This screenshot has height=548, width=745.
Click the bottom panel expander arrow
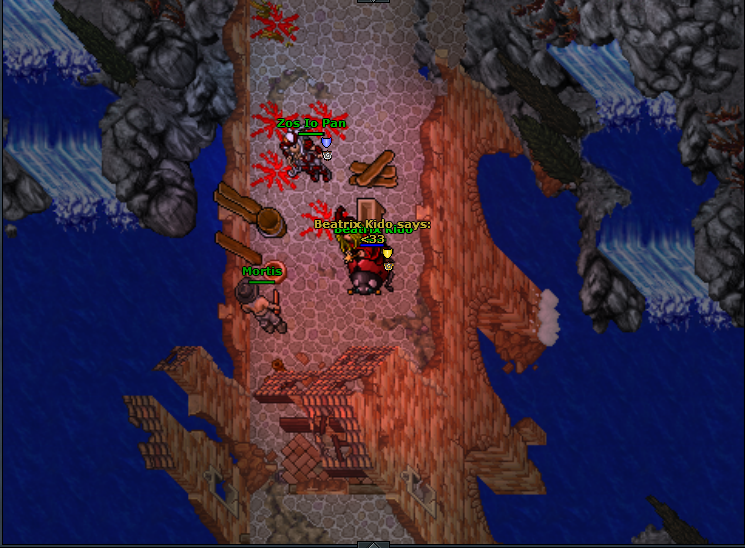(x=373, y=544)
